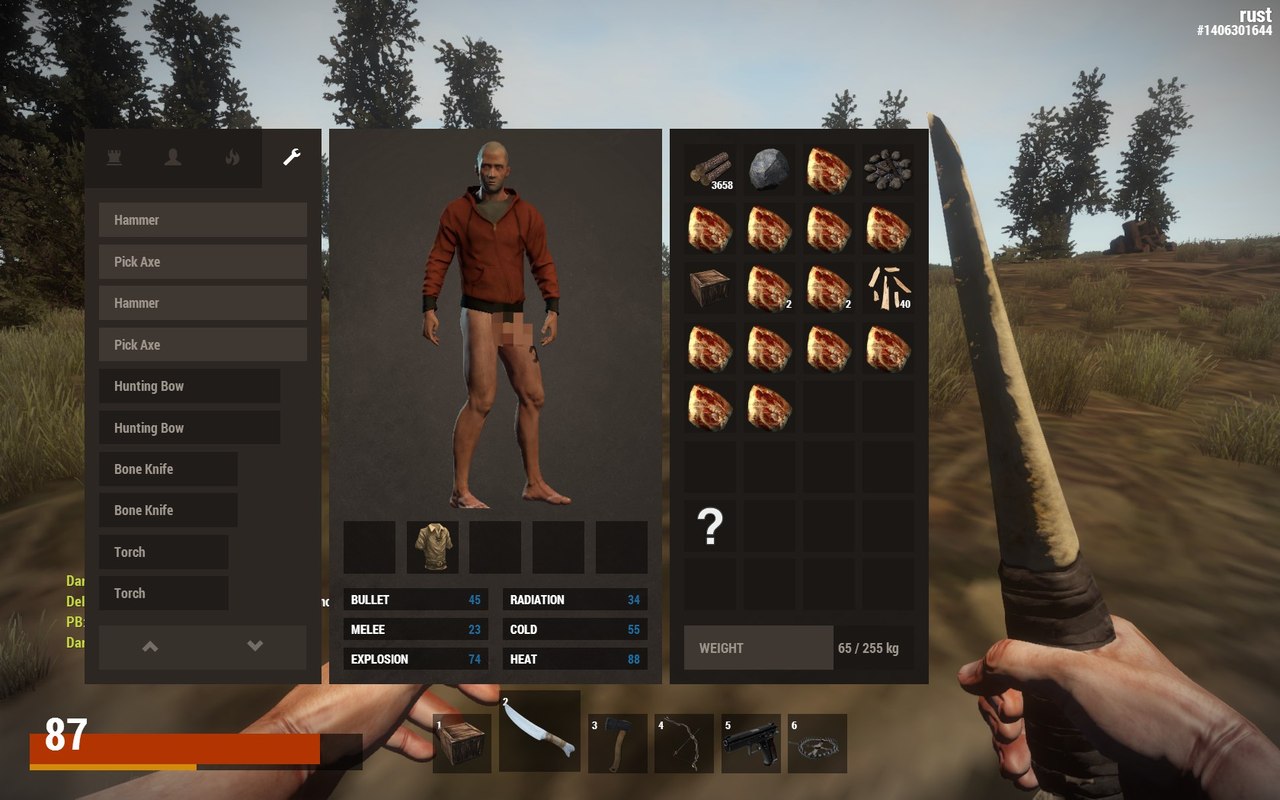Select the flame icon tab
The width and height of the screenshot is (1280, 800).
tap(232, 157)
